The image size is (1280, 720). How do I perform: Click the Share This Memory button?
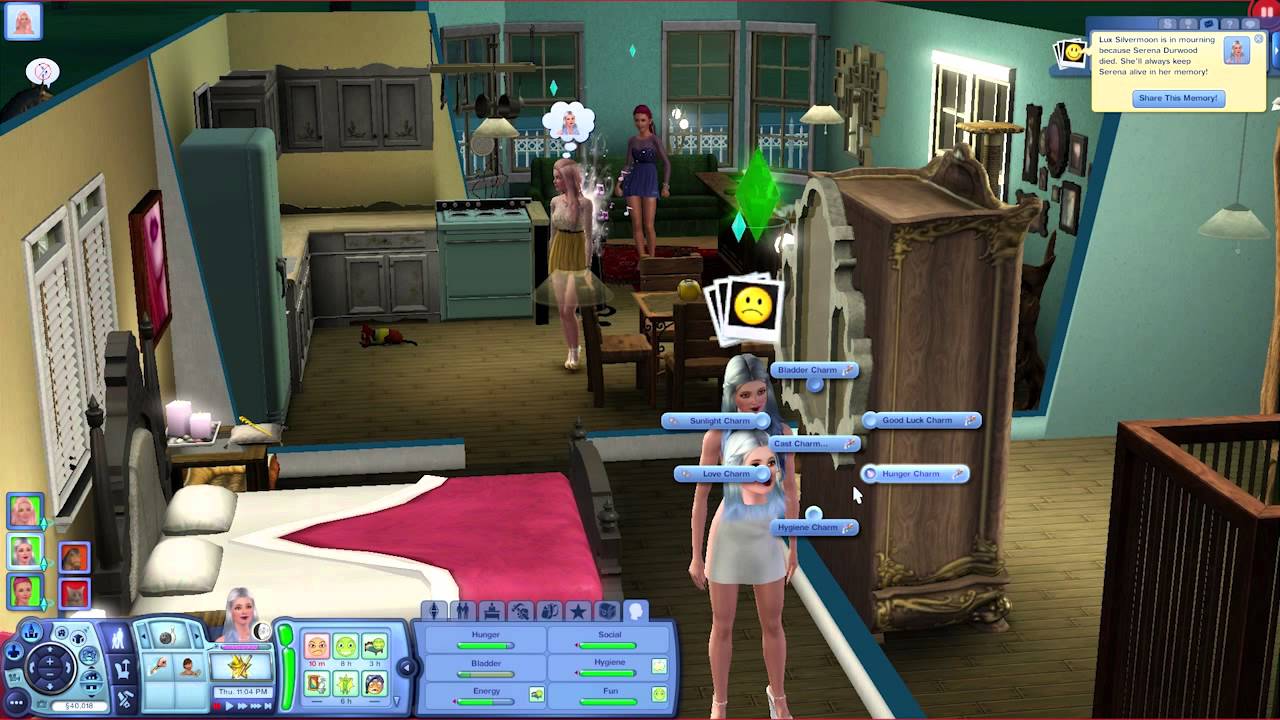tap(1177, 98)
